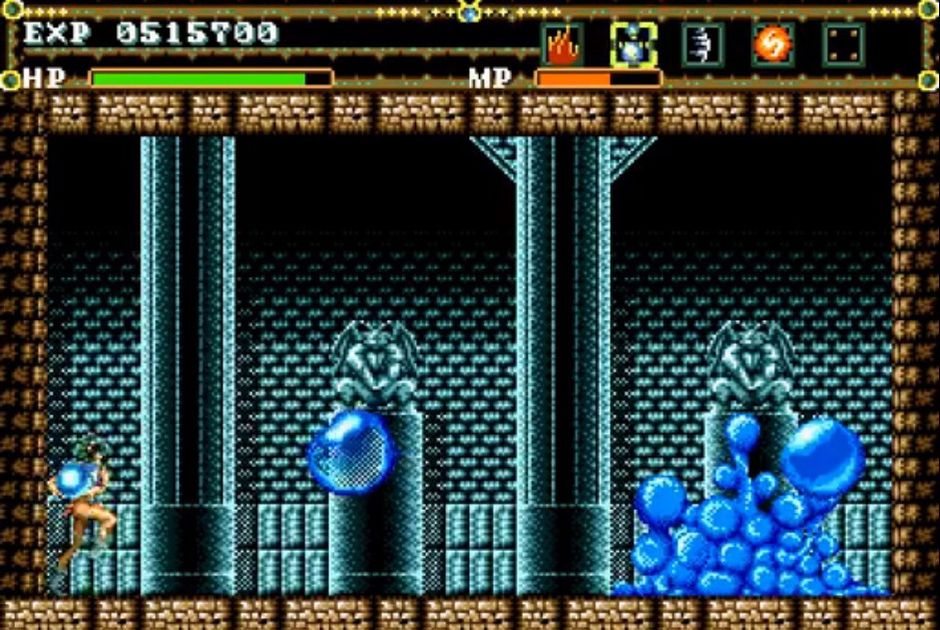Viewport: 940px width, 630px height.
Task: Select the flame spell icon
Action: 562,45
